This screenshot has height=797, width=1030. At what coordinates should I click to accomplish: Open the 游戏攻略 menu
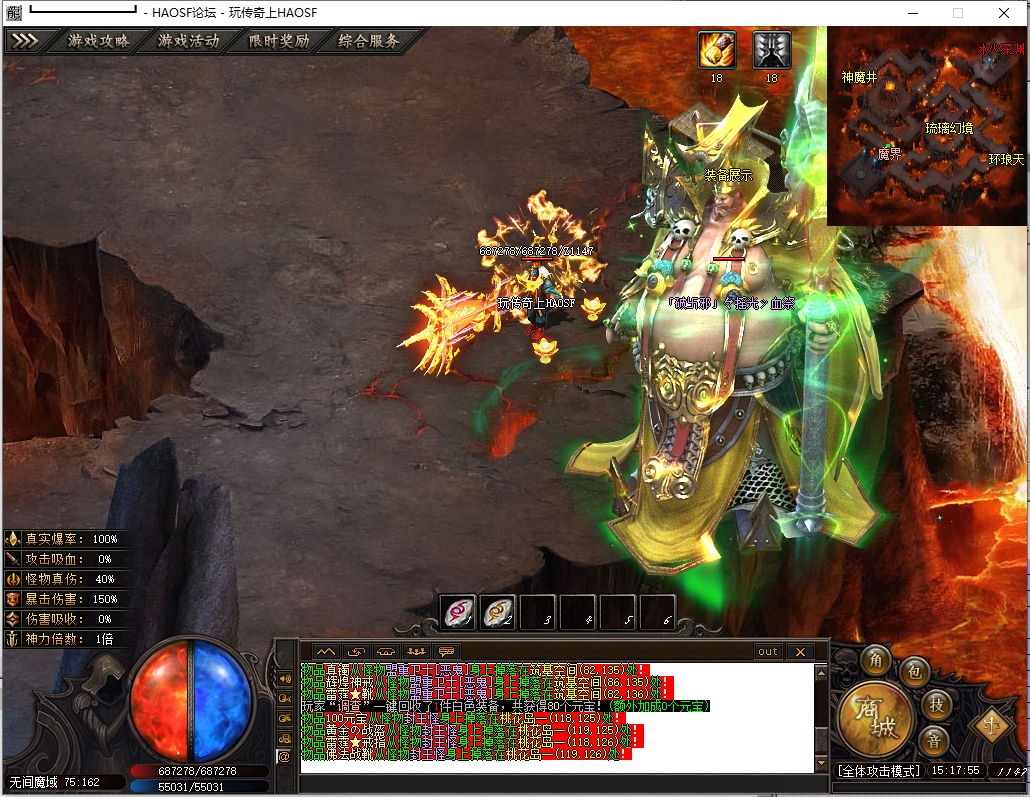pos(98,41)
